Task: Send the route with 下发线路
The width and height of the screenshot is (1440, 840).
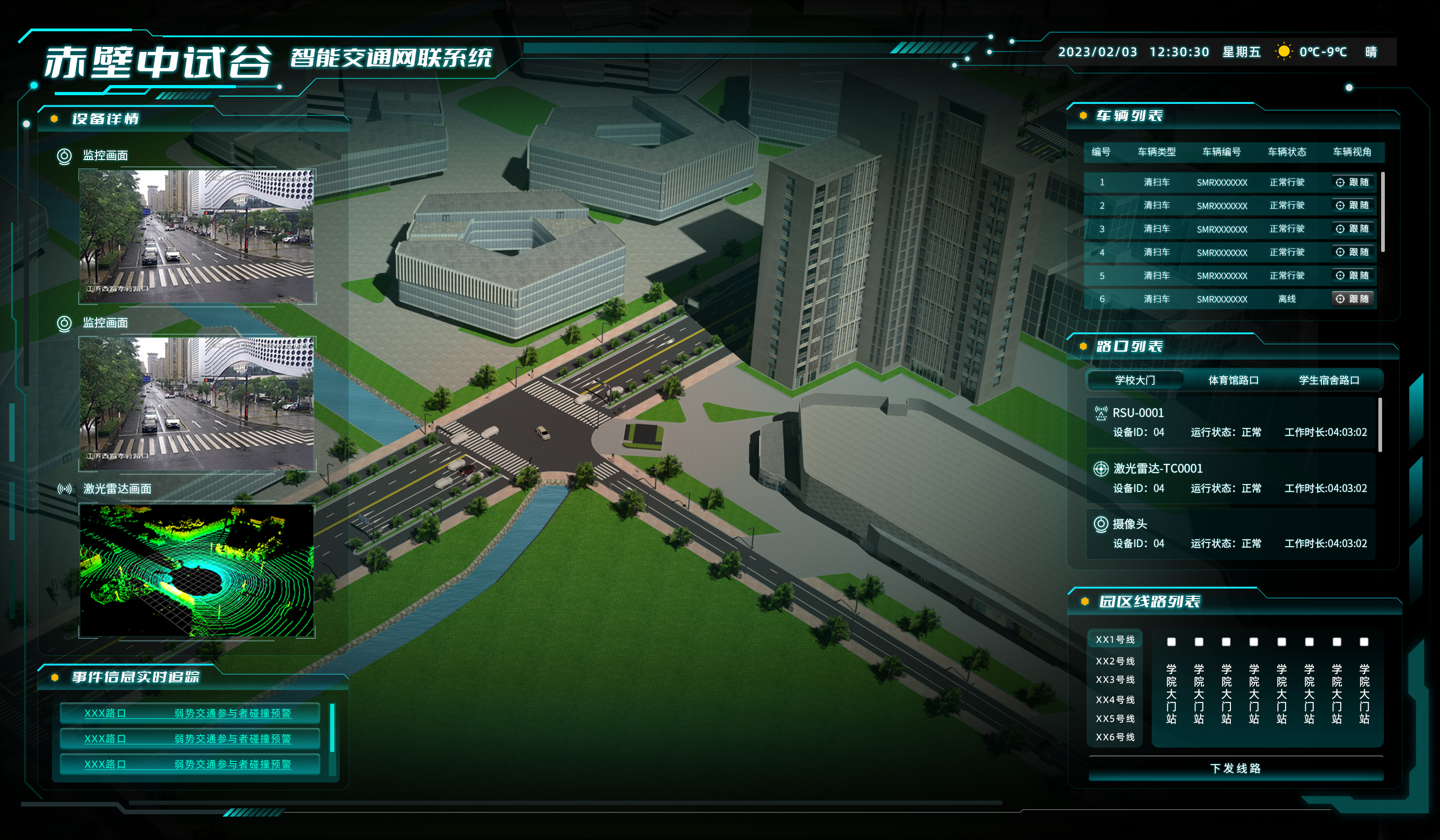Action: click(x=1235, y=768)
